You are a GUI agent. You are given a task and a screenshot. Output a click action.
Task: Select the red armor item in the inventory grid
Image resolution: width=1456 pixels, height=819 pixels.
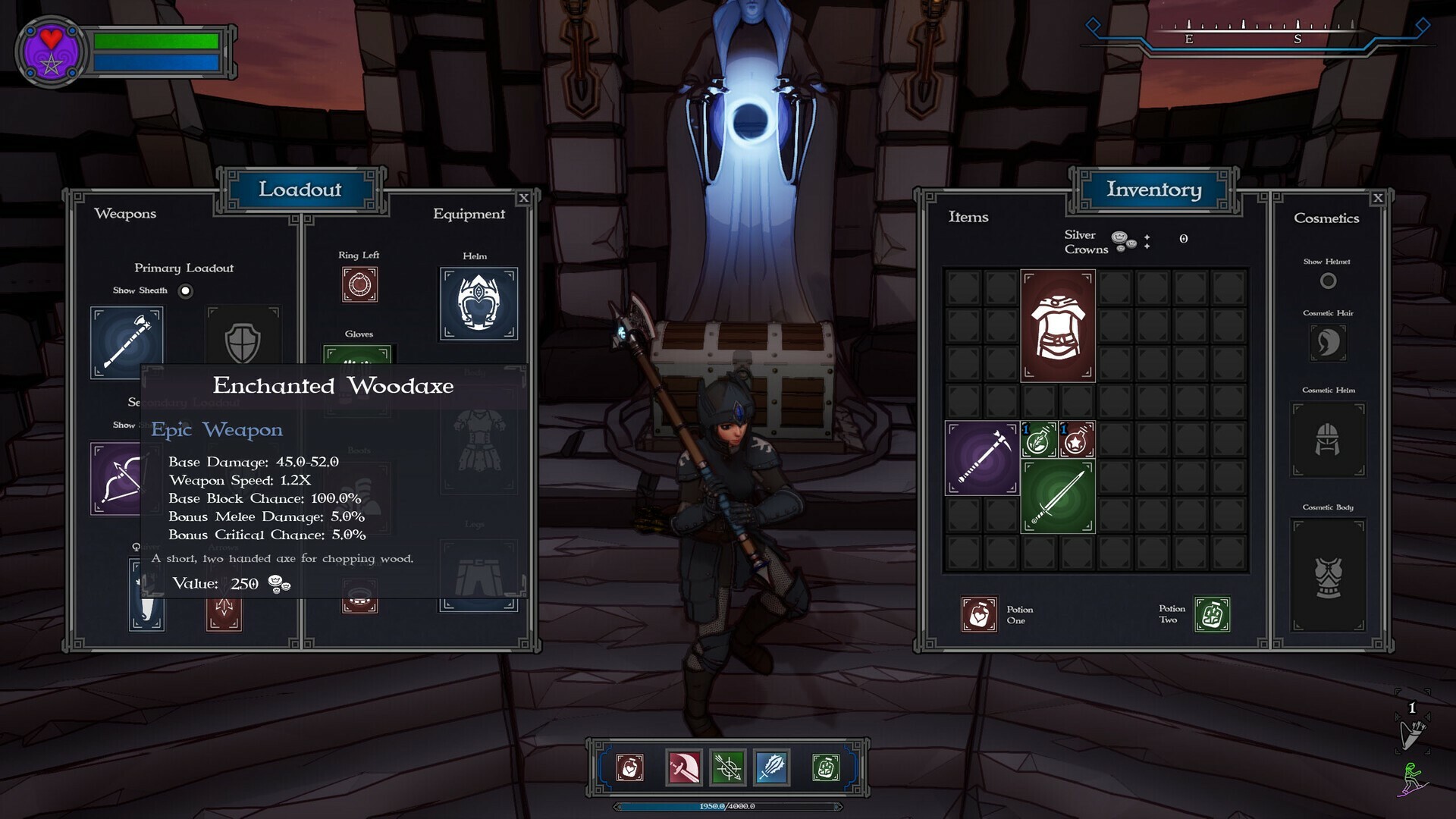point(1057,326)
